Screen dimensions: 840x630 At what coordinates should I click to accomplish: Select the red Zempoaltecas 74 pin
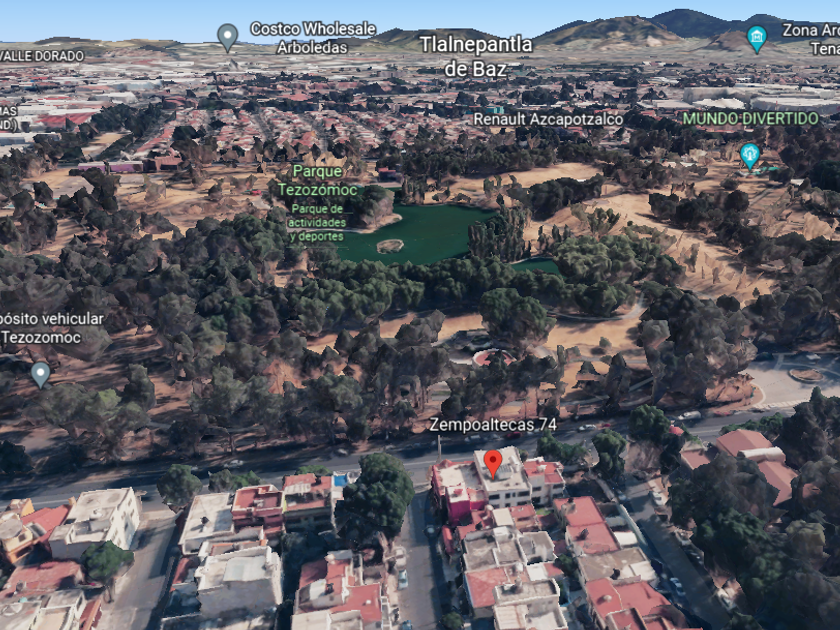492,463
